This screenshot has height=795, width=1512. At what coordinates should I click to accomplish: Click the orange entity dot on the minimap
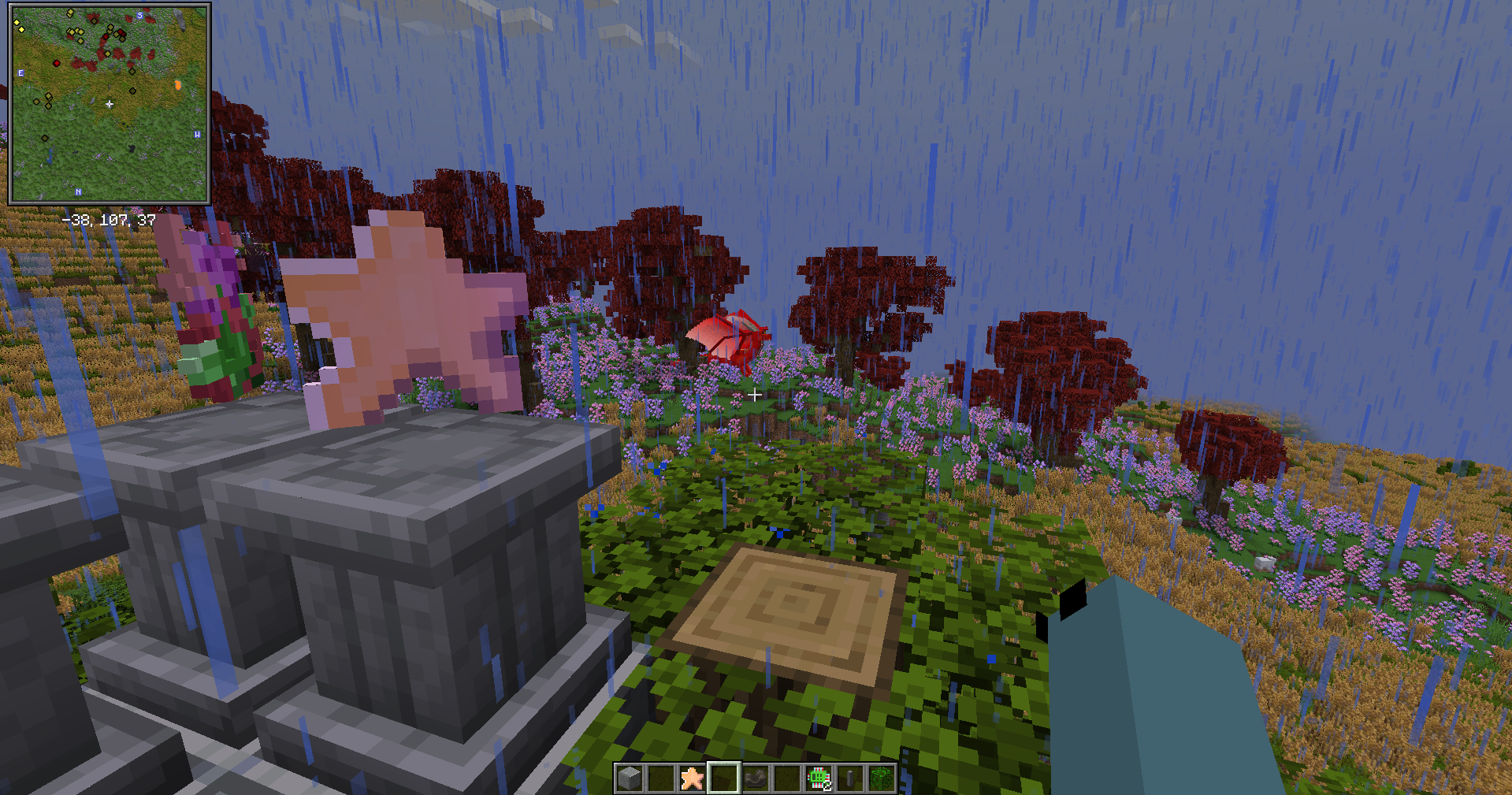(178, 84)
